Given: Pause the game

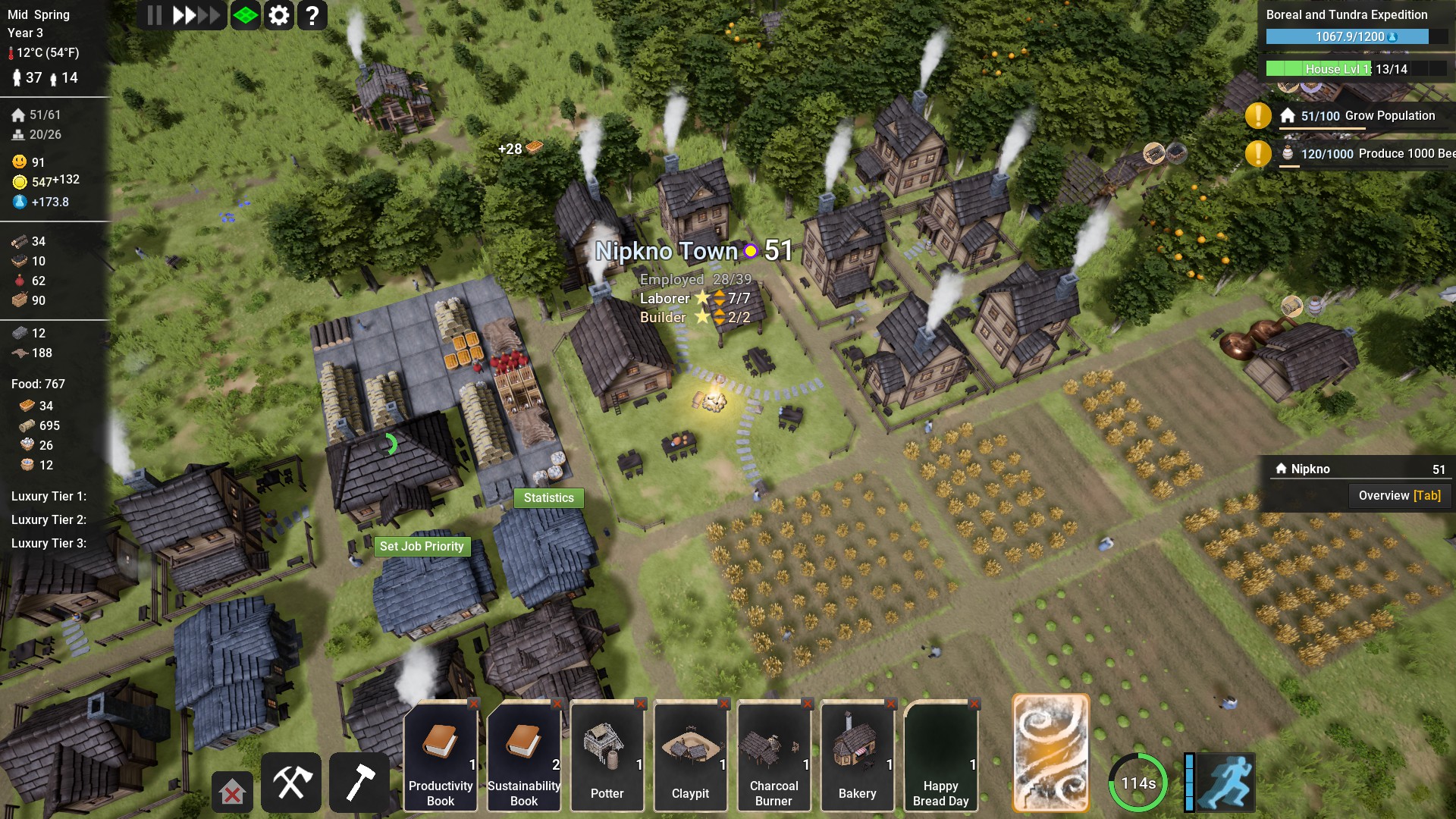Looking at the screenshot, I should click(155, 15).
